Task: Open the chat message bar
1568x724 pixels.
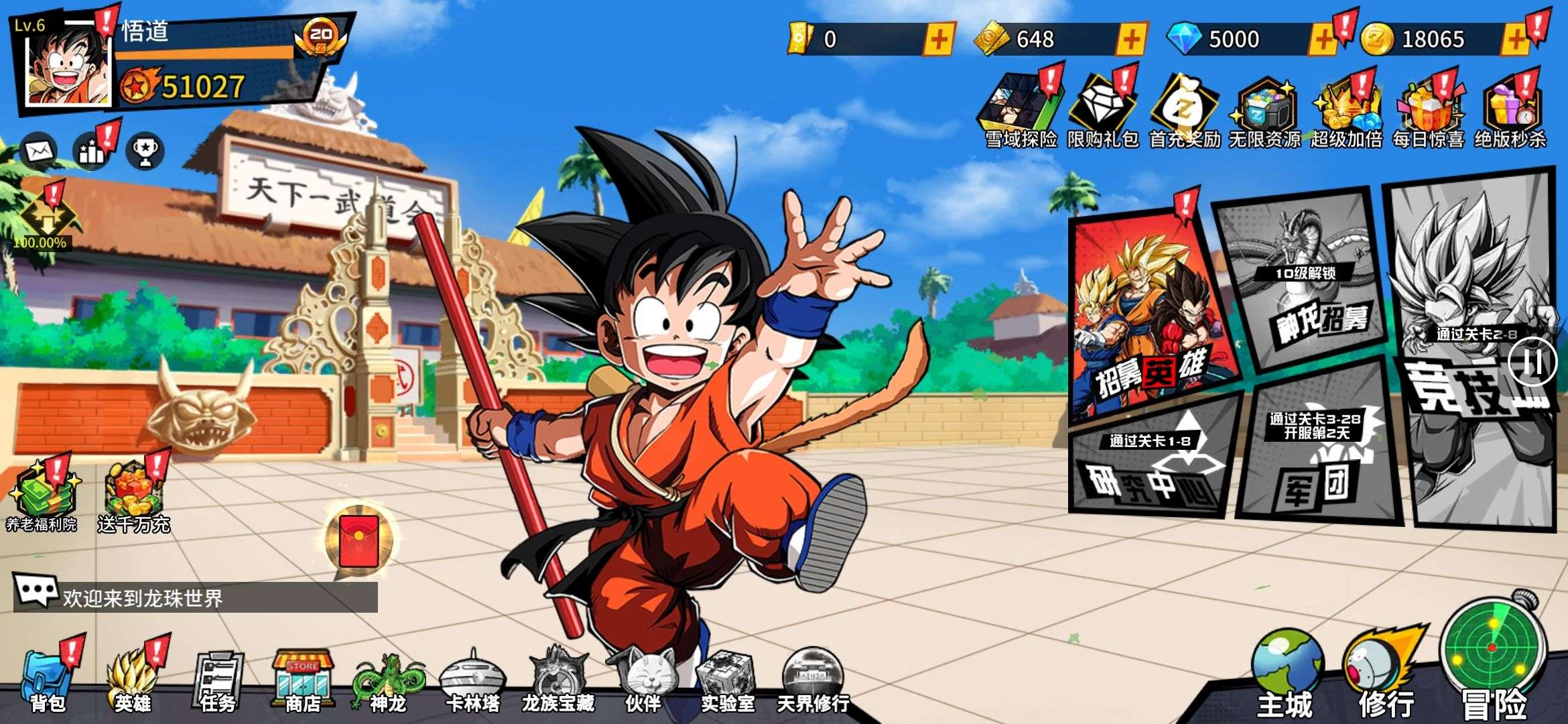Action: tap(196, 597)
